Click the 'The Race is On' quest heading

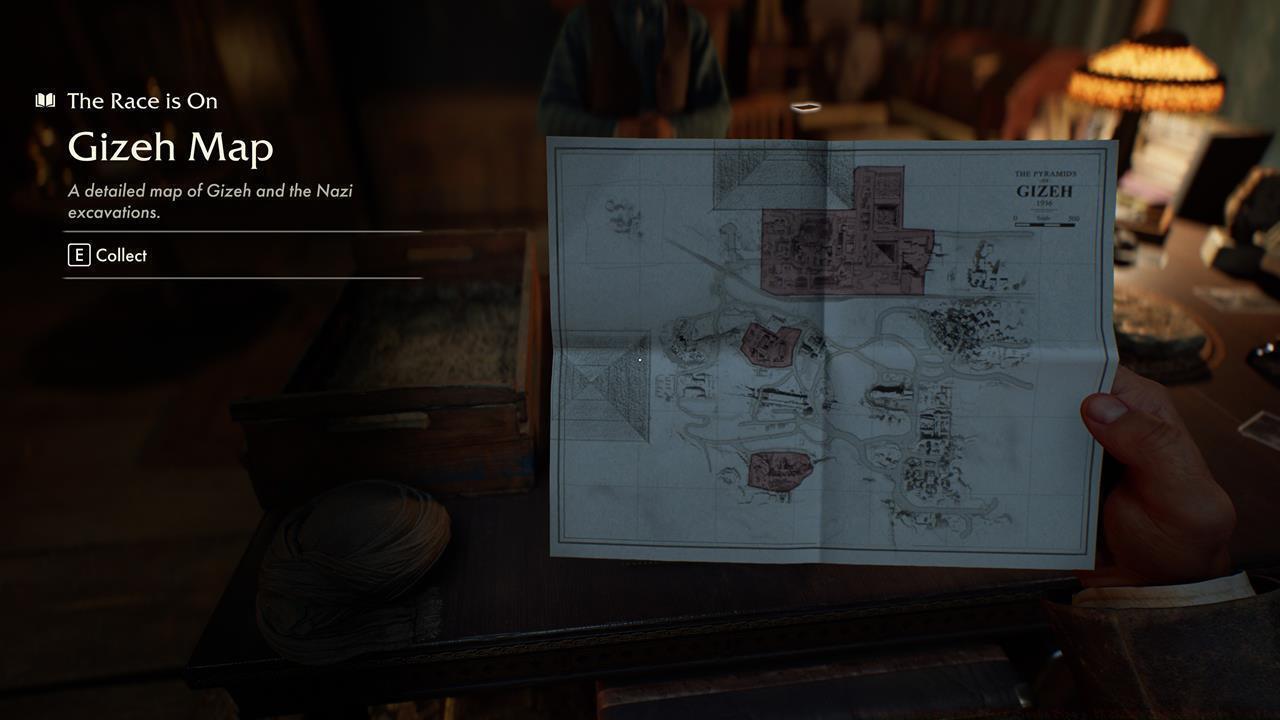tap(142, 100)
